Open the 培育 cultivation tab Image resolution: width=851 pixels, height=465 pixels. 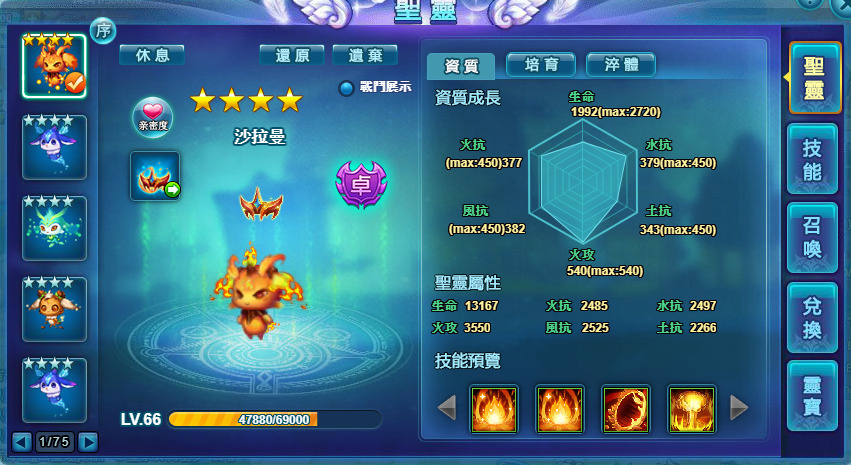pyautogui.click(x=541, y=65)
